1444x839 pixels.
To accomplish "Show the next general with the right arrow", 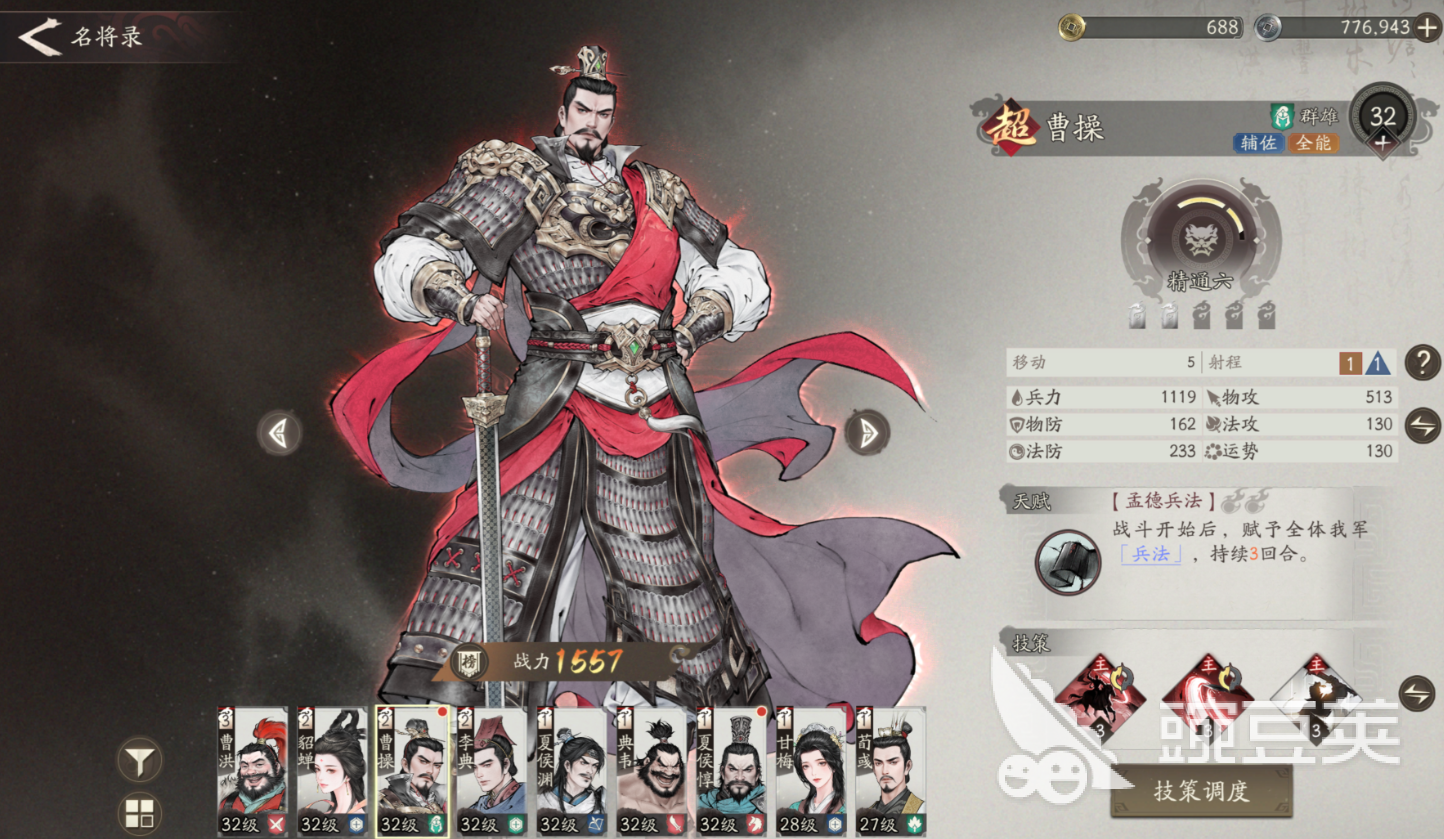I will (x=866, y=432).
